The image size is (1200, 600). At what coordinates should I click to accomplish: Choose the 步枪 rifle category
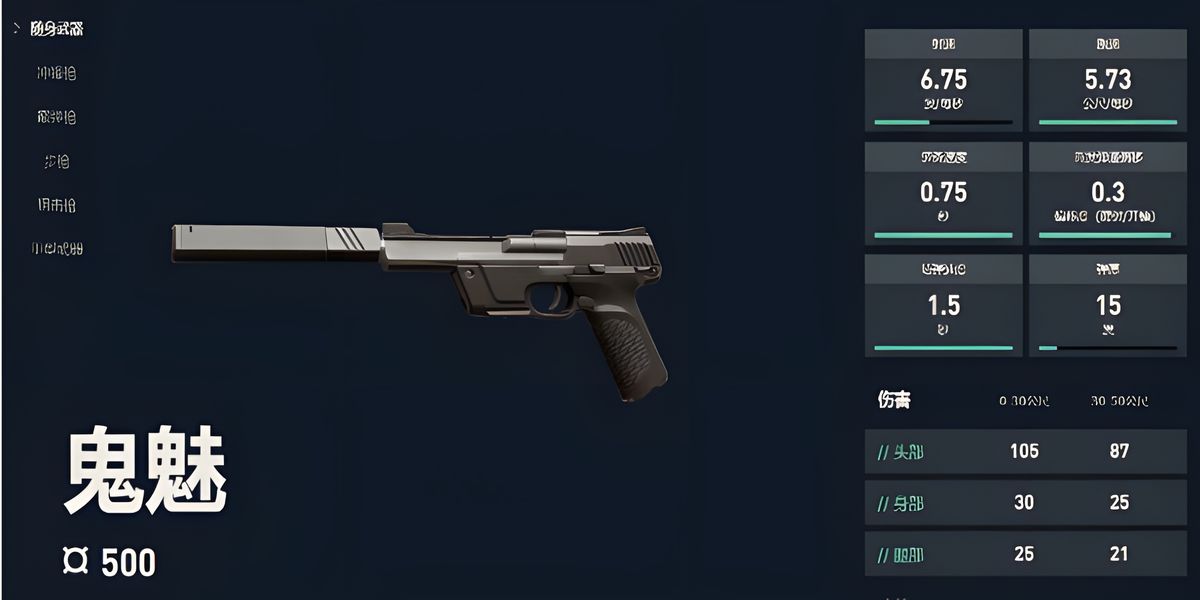[x=56, y=161]
